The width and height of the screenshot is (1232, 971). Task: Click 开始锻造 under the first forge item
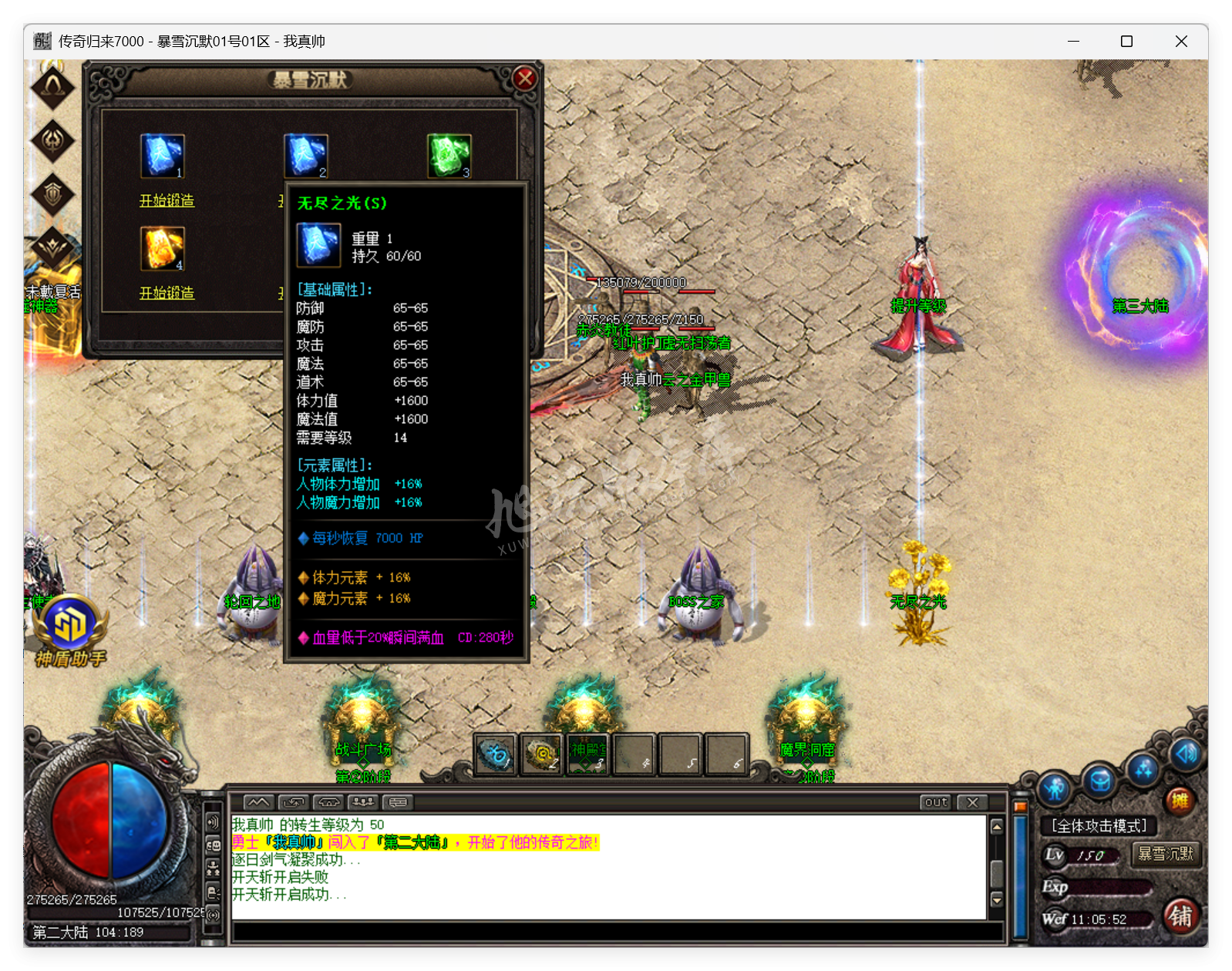(x=167, y=200)
